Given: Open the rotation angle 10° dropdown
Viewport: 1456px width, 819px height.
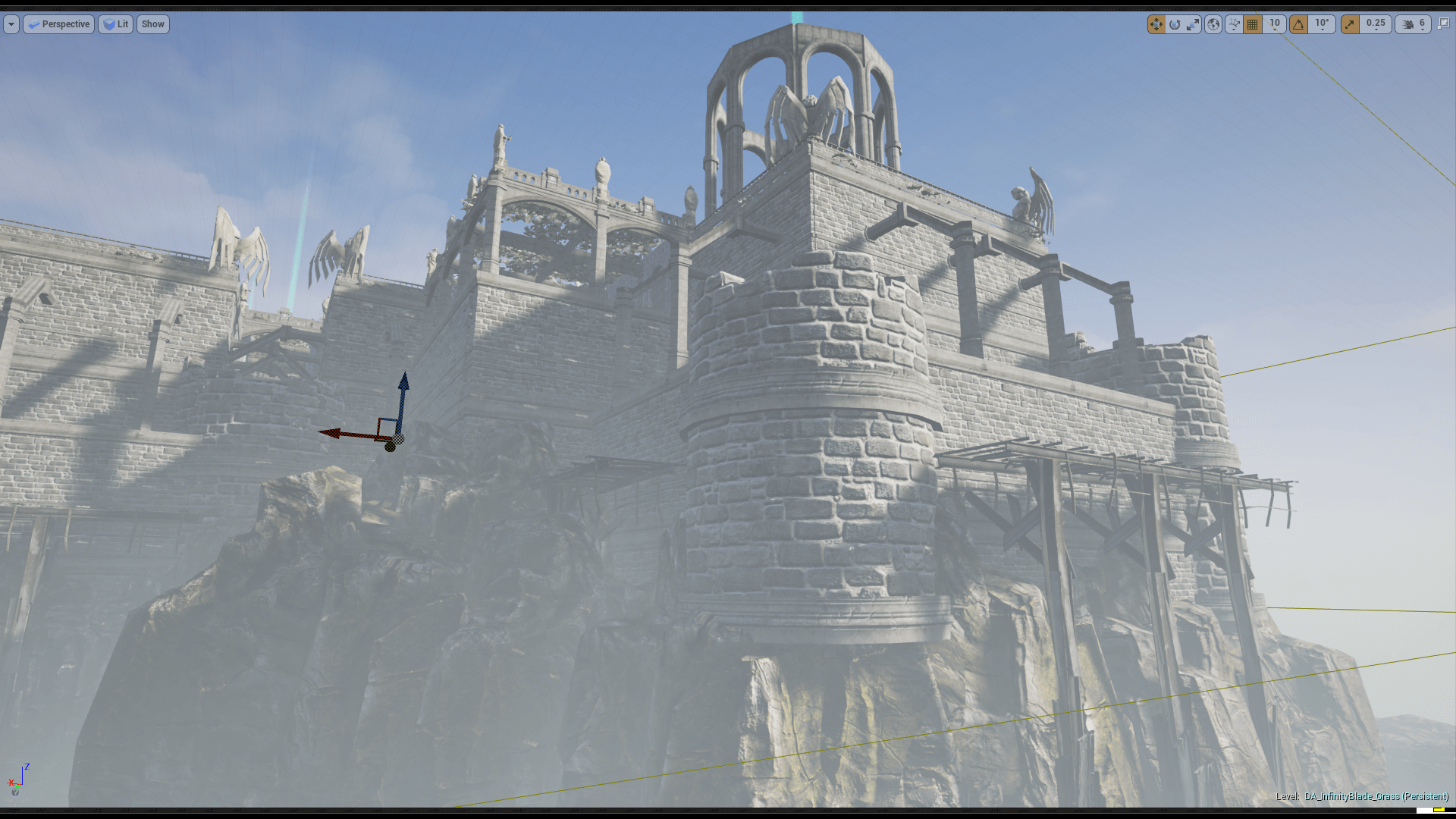Looking at the screenshot, I should click(x=1324, y=25).
